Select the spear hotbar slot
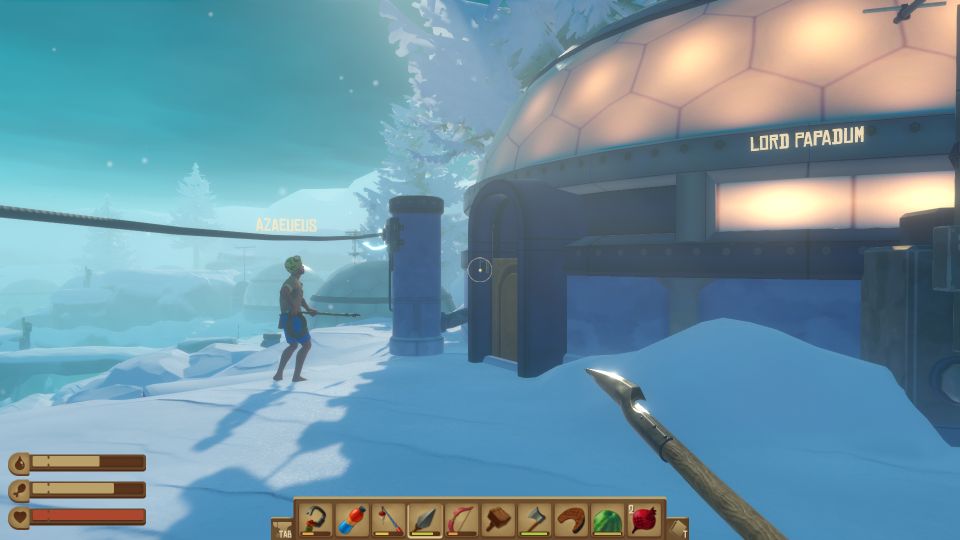960x540 pixels. coord(425,520)
